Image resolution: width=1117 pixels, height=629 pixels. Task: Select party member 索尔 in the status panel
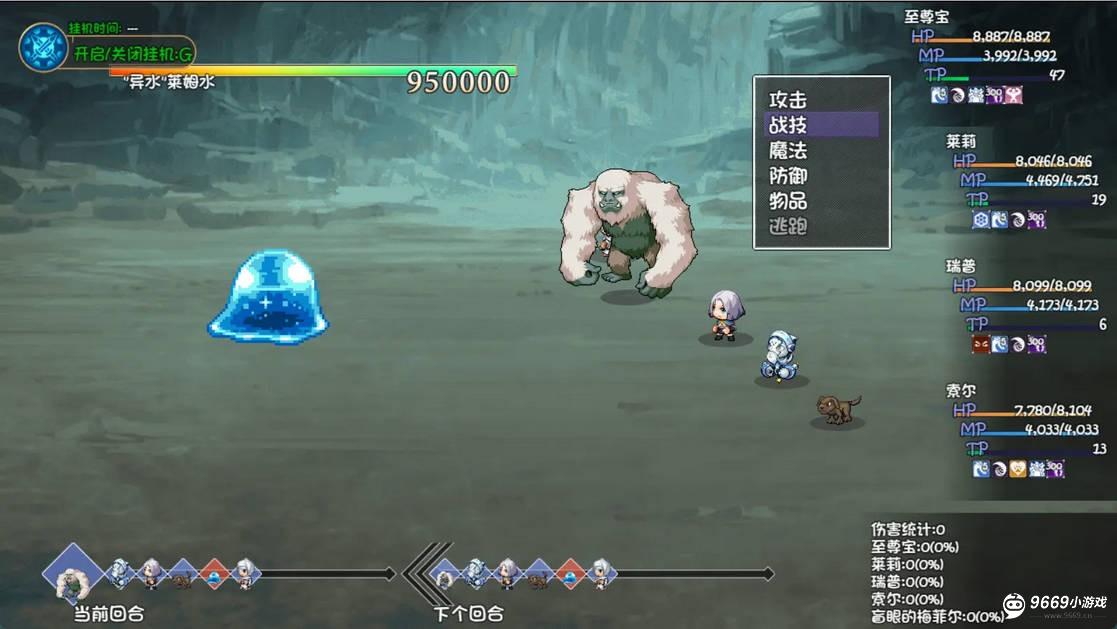pos(961,391)
